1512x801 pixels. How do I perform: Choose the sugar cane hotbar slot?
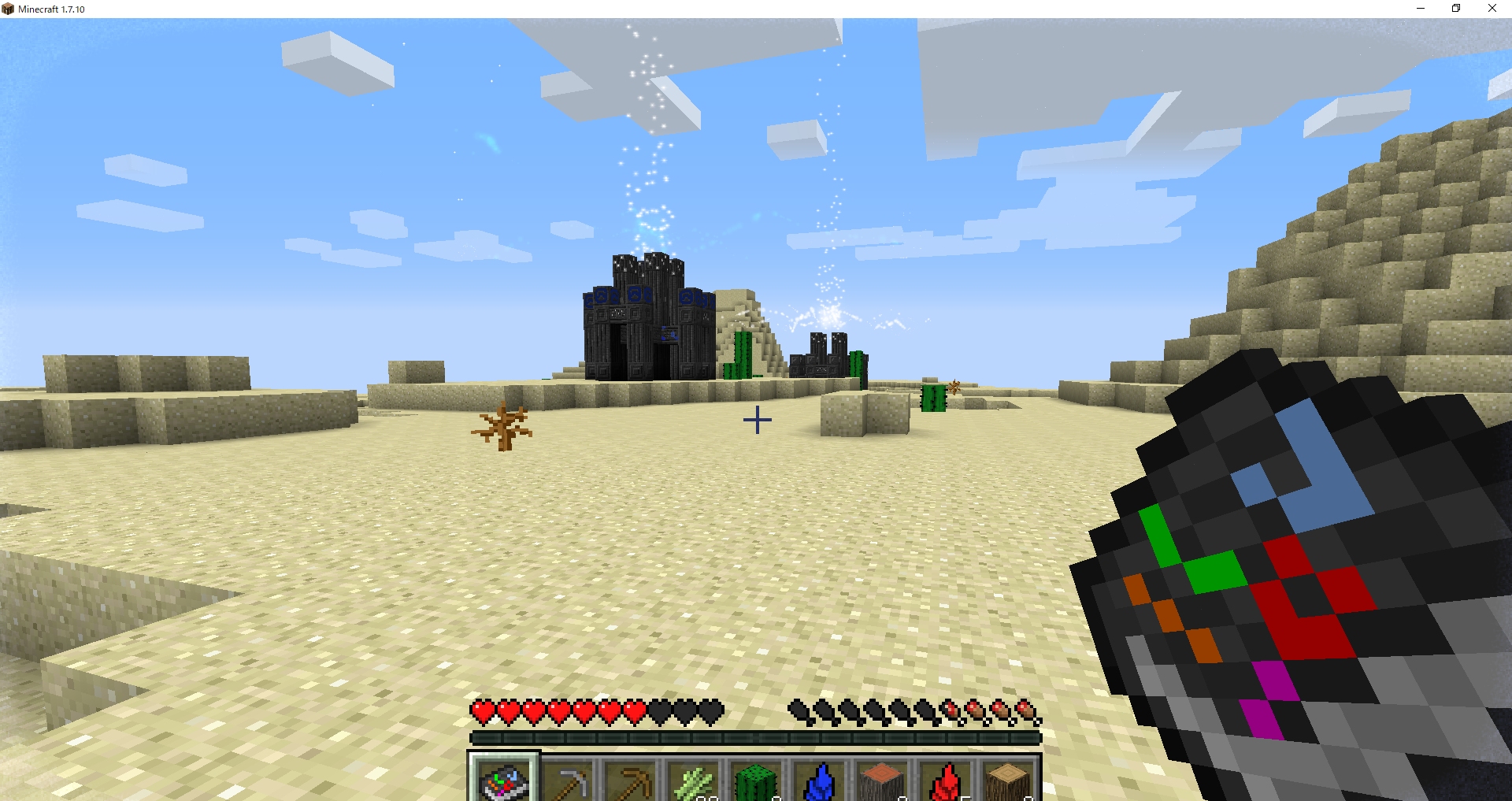[x=693, y=781]
